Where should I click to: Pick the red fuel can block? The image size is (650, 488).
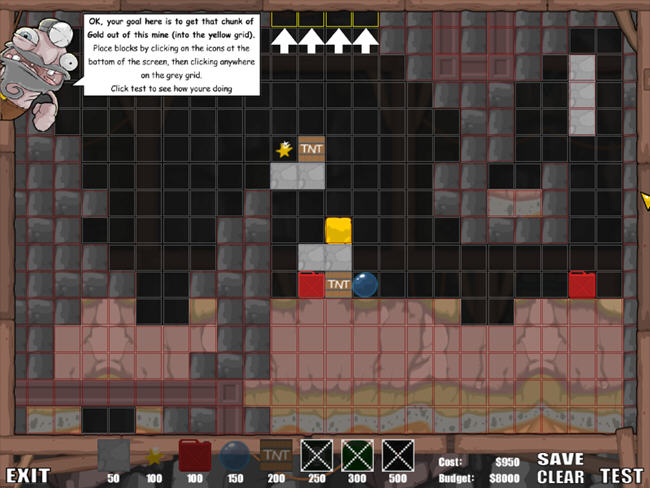point(194,456)
